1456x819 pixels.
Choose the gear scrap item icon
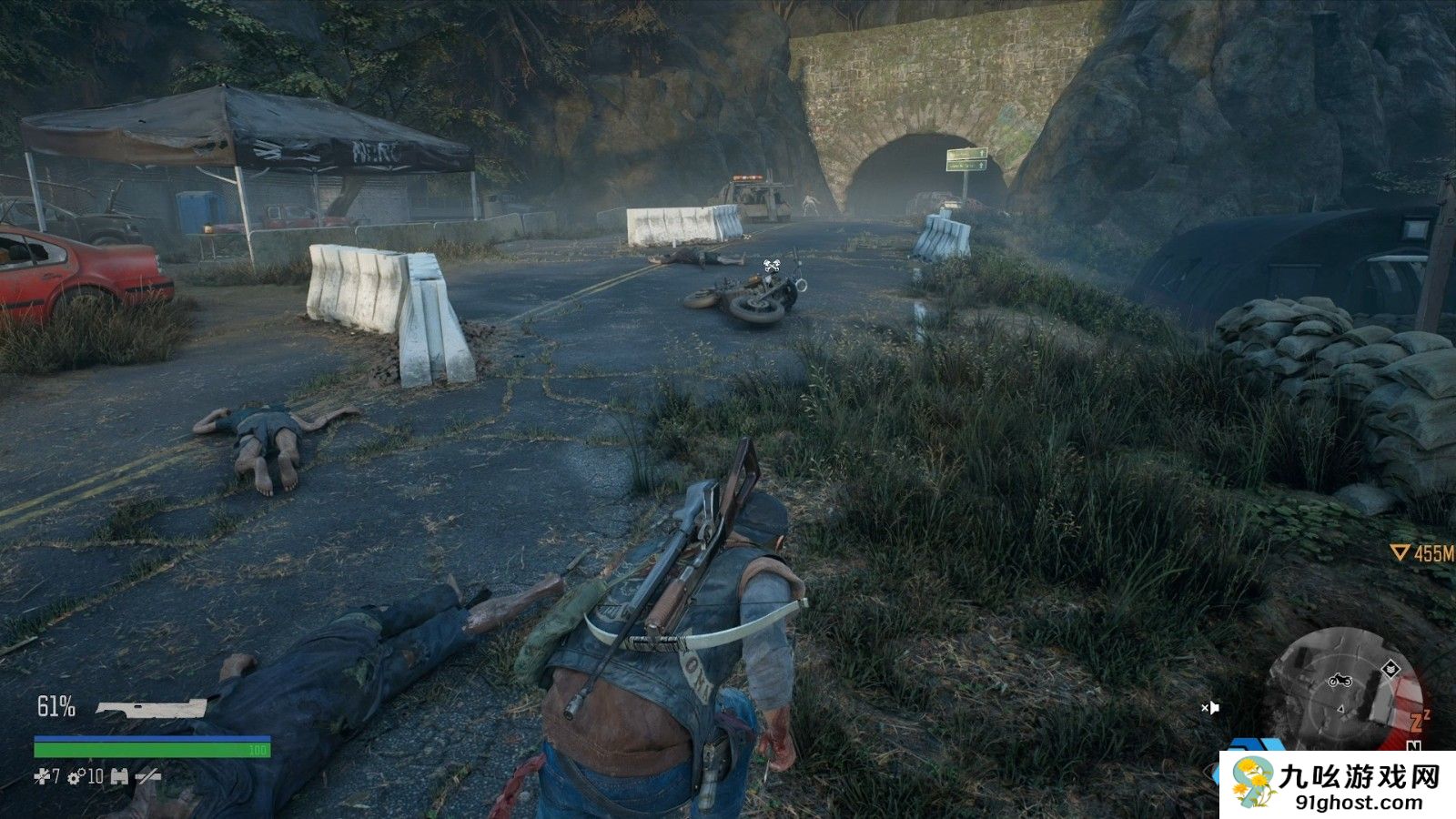pos(75,777)
